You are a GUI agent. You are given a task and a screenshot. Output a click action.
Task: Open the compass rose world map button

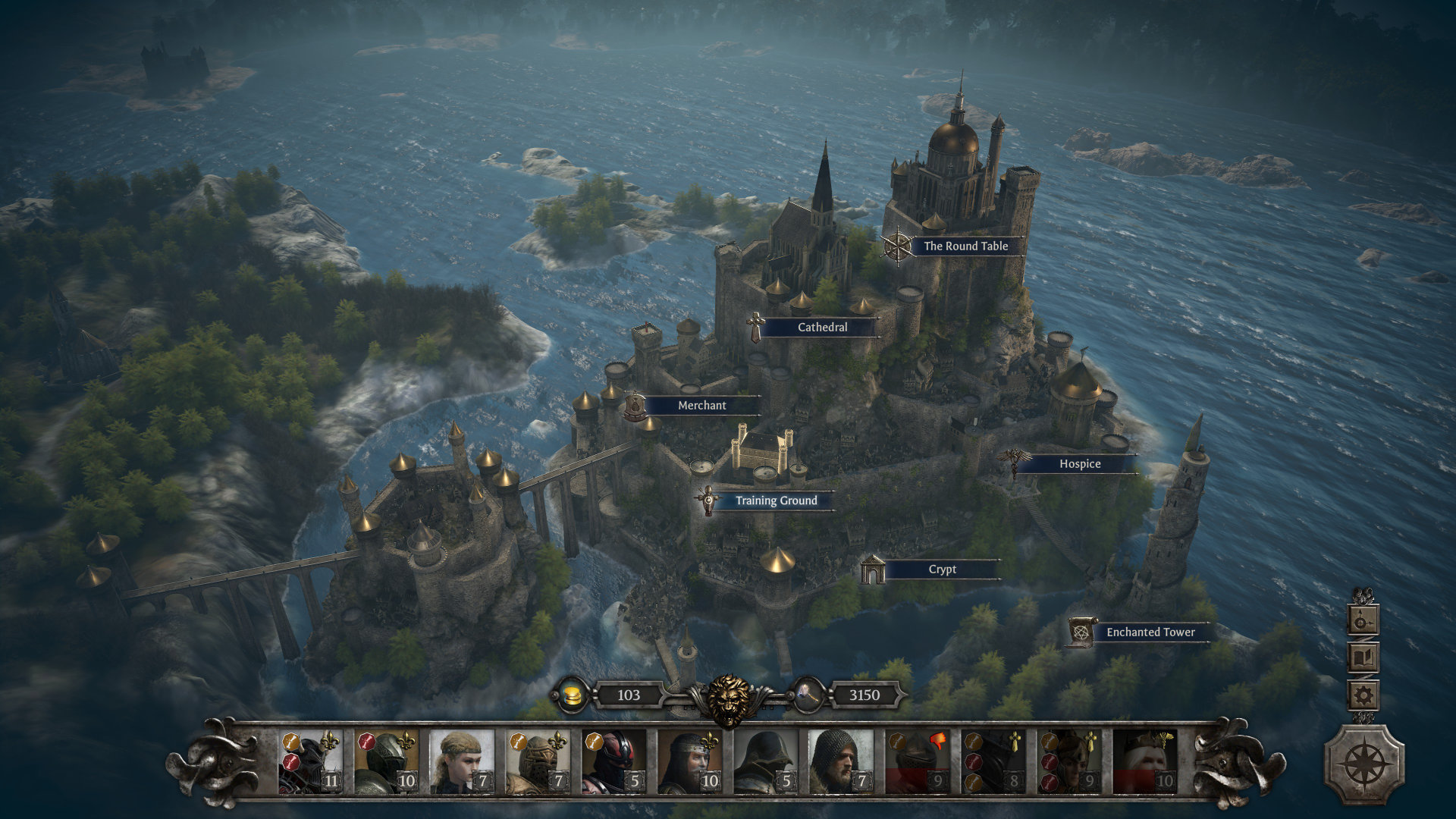[x=1364, y=764]
